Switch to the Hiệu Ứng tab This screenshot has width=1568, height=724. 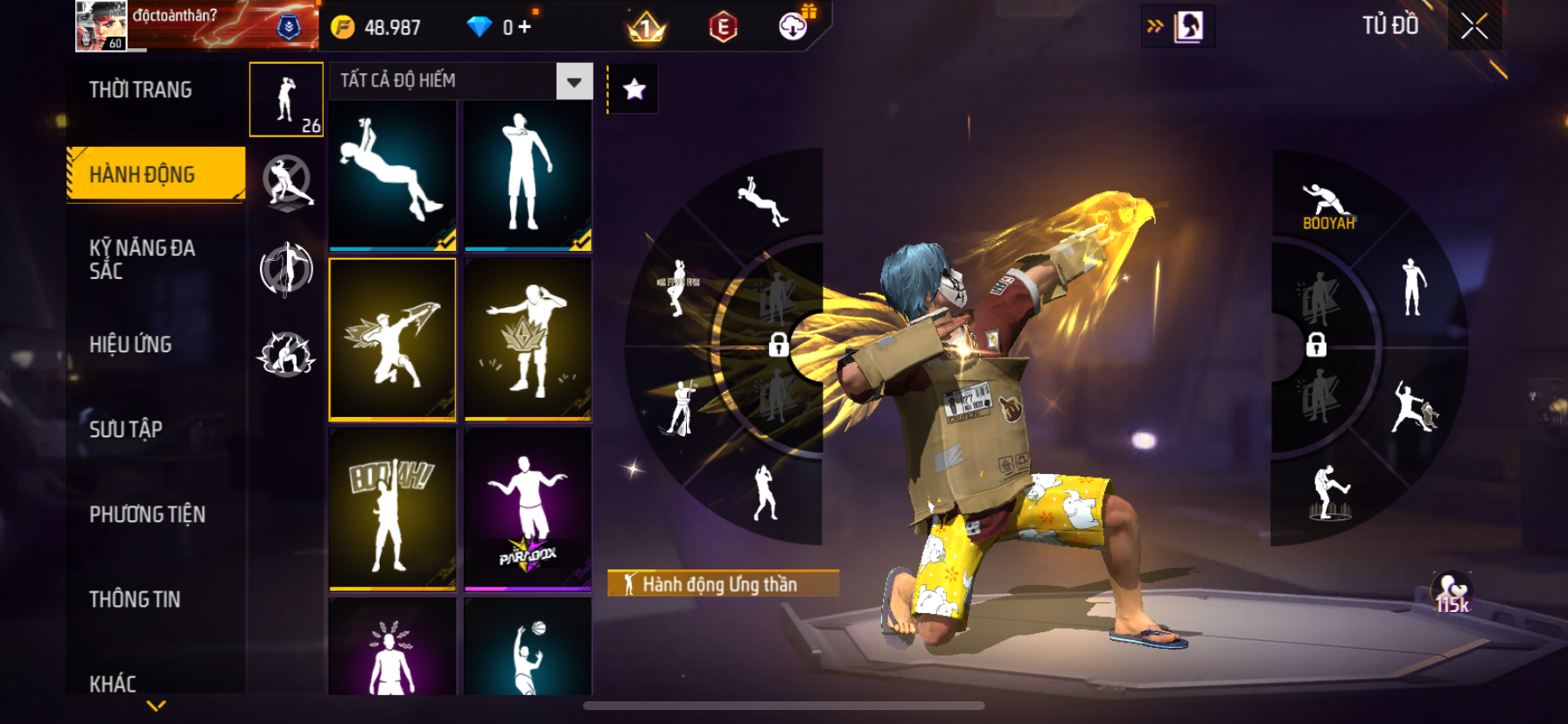130,345
